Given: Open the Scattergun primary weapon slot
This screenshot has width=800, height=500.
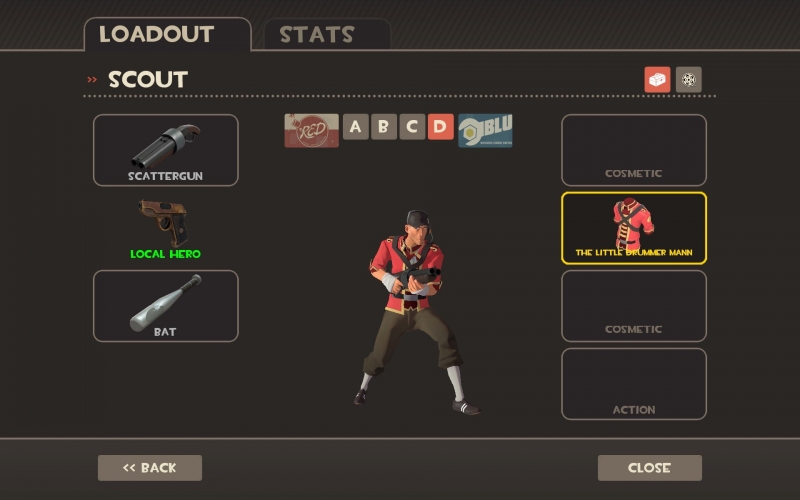Looking at the screenshot, I should [166, 150].
